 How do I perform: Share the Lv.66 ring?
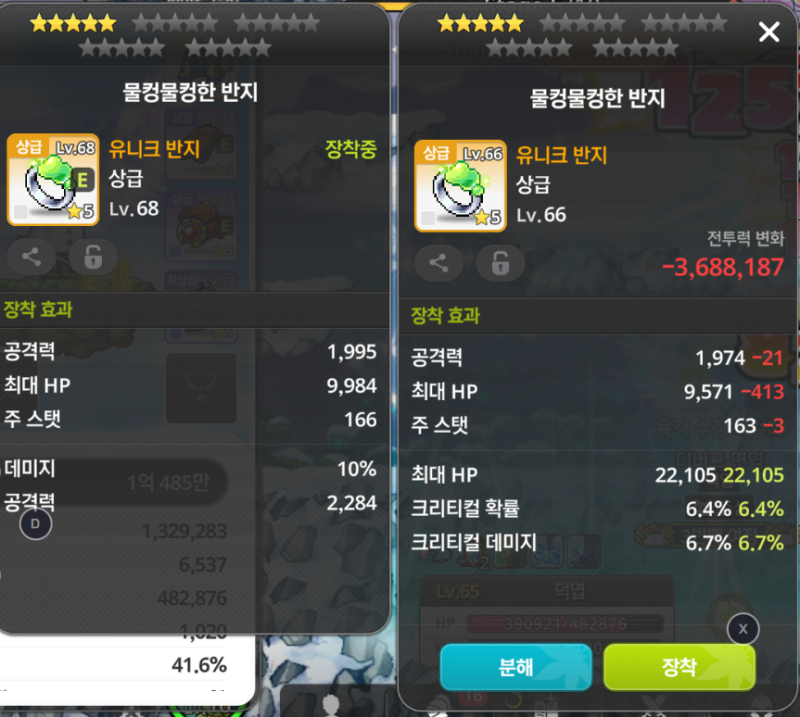click(x=439, y=263)
